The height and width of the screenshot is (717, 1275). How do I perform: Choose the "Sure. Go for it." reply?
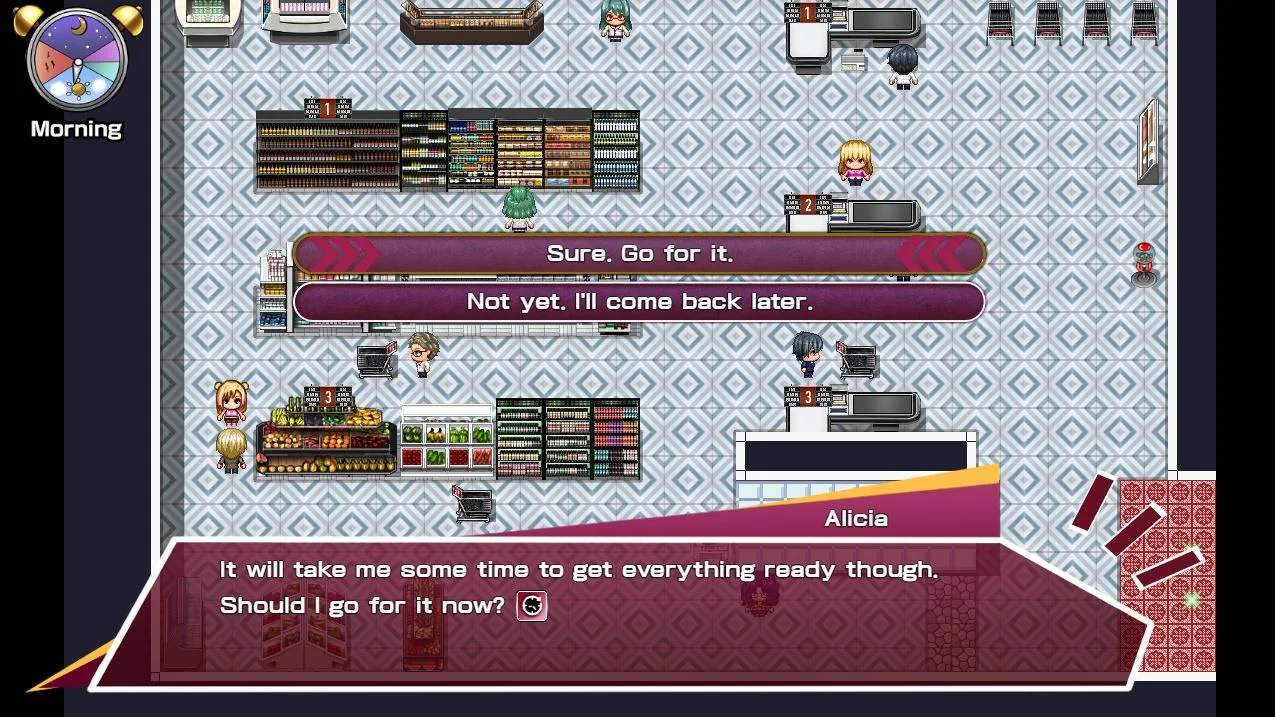639,254
